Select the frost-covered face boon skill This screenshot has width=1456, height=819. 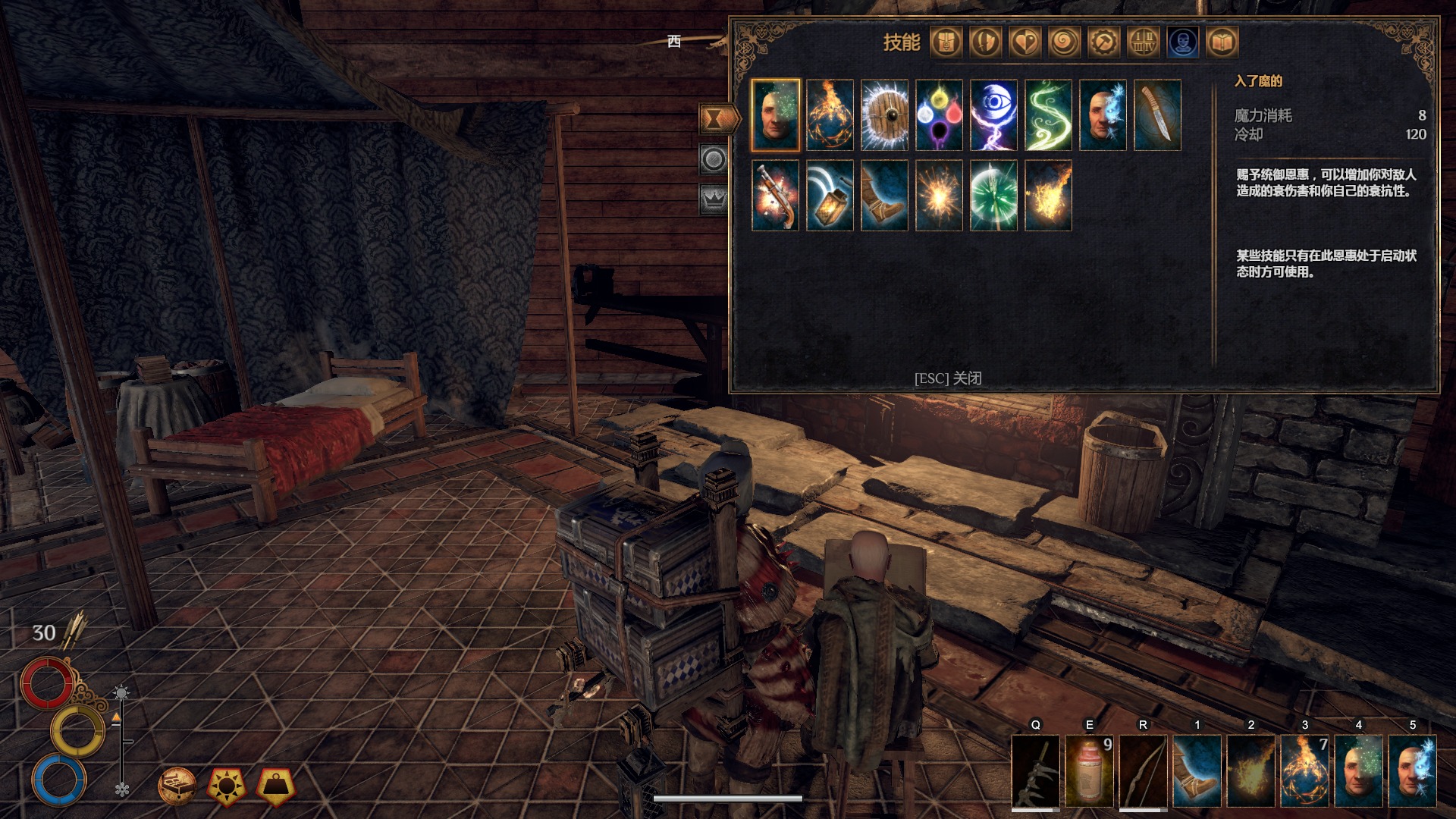click(1103, 115)
